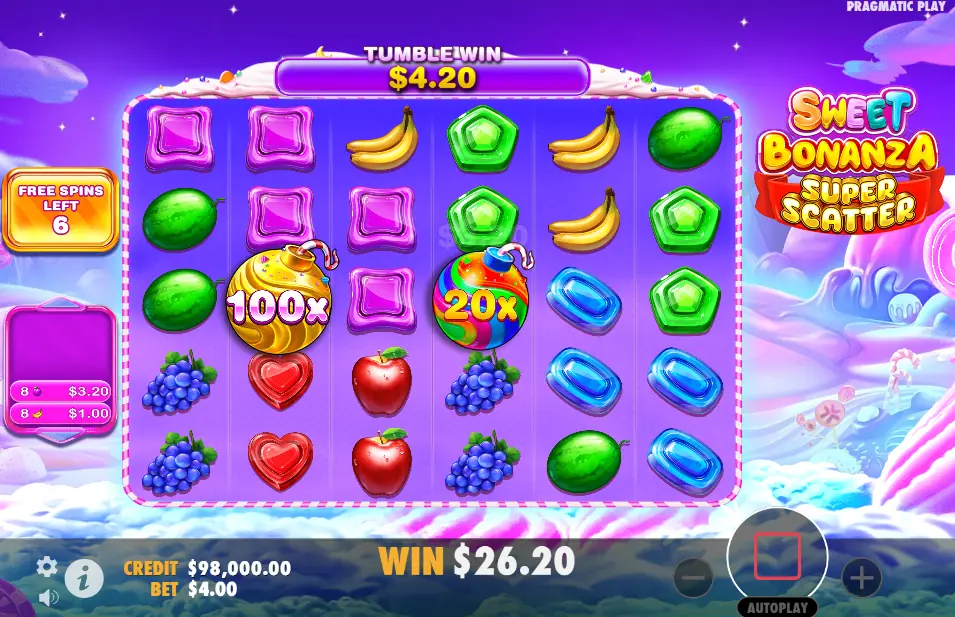Open the Autoplay options

[x=777, y=607]
